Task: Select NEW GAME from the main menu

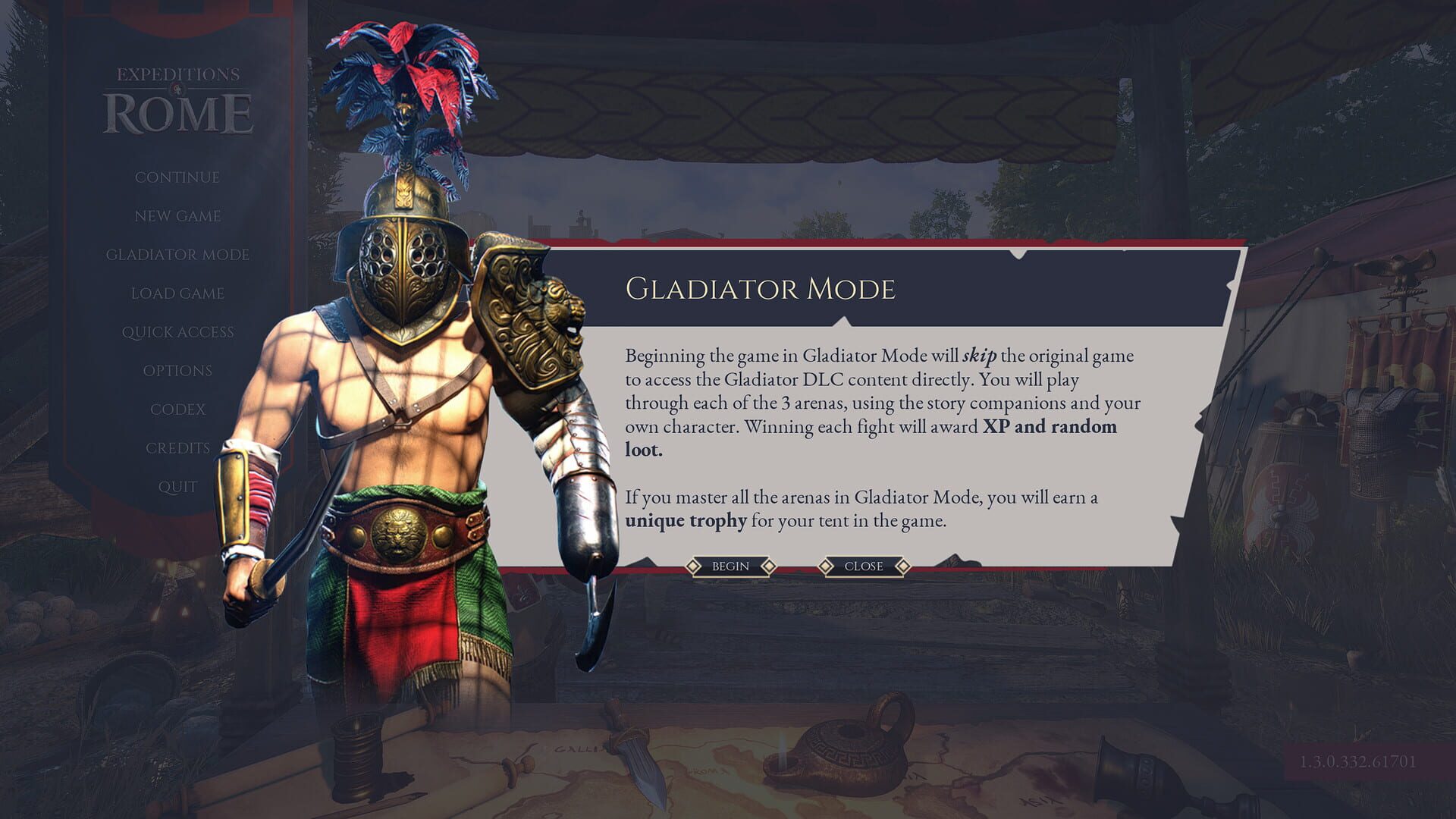Action: [x=177, y=216]
